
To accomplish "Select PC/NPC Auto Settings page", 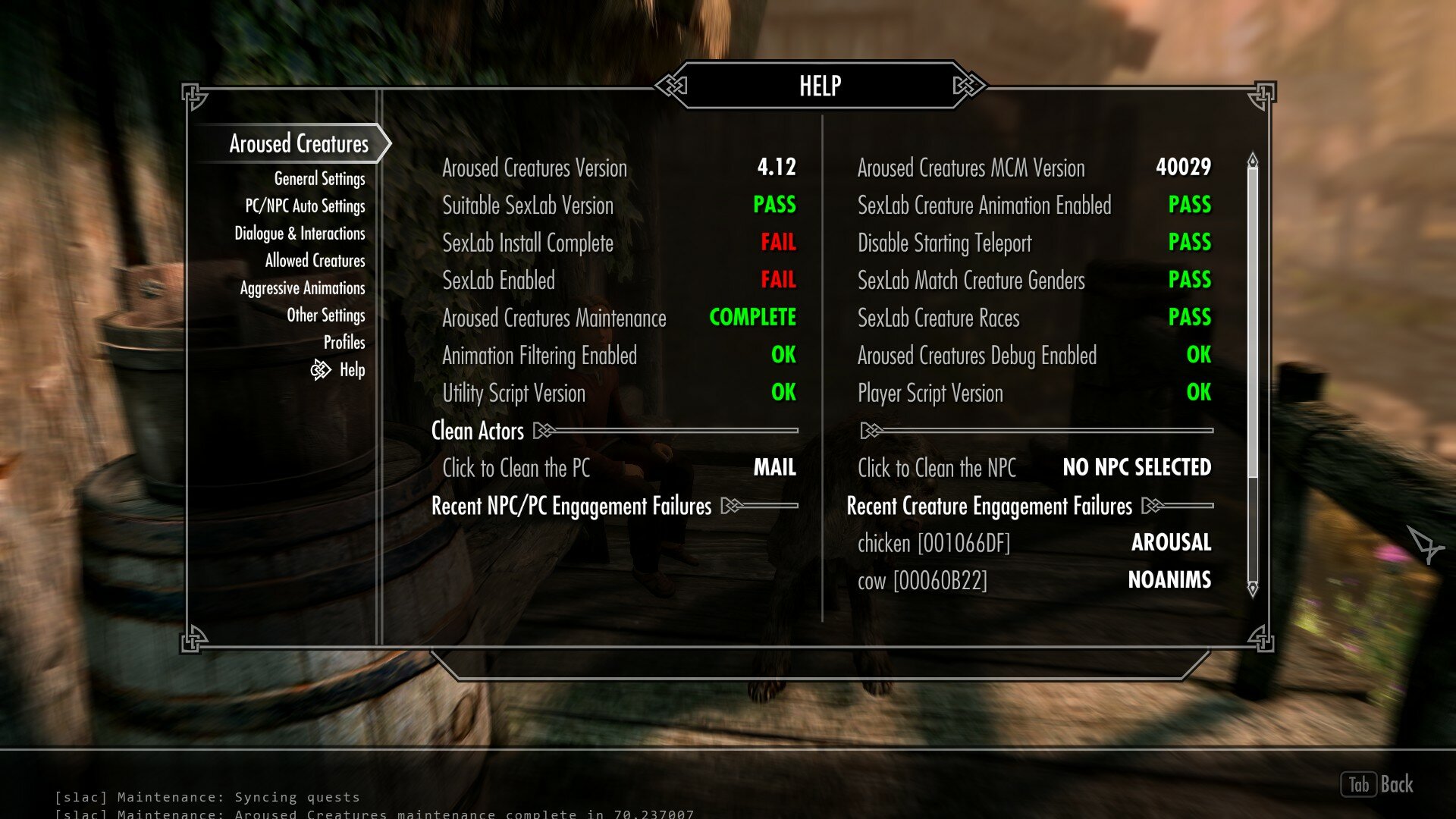I will [x=305, y=206].
